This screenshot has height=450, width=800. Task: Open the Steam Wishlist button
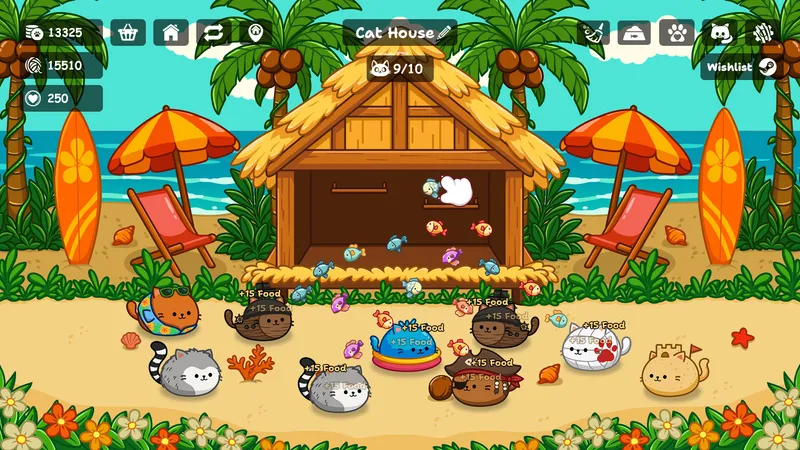pos(741,67)
